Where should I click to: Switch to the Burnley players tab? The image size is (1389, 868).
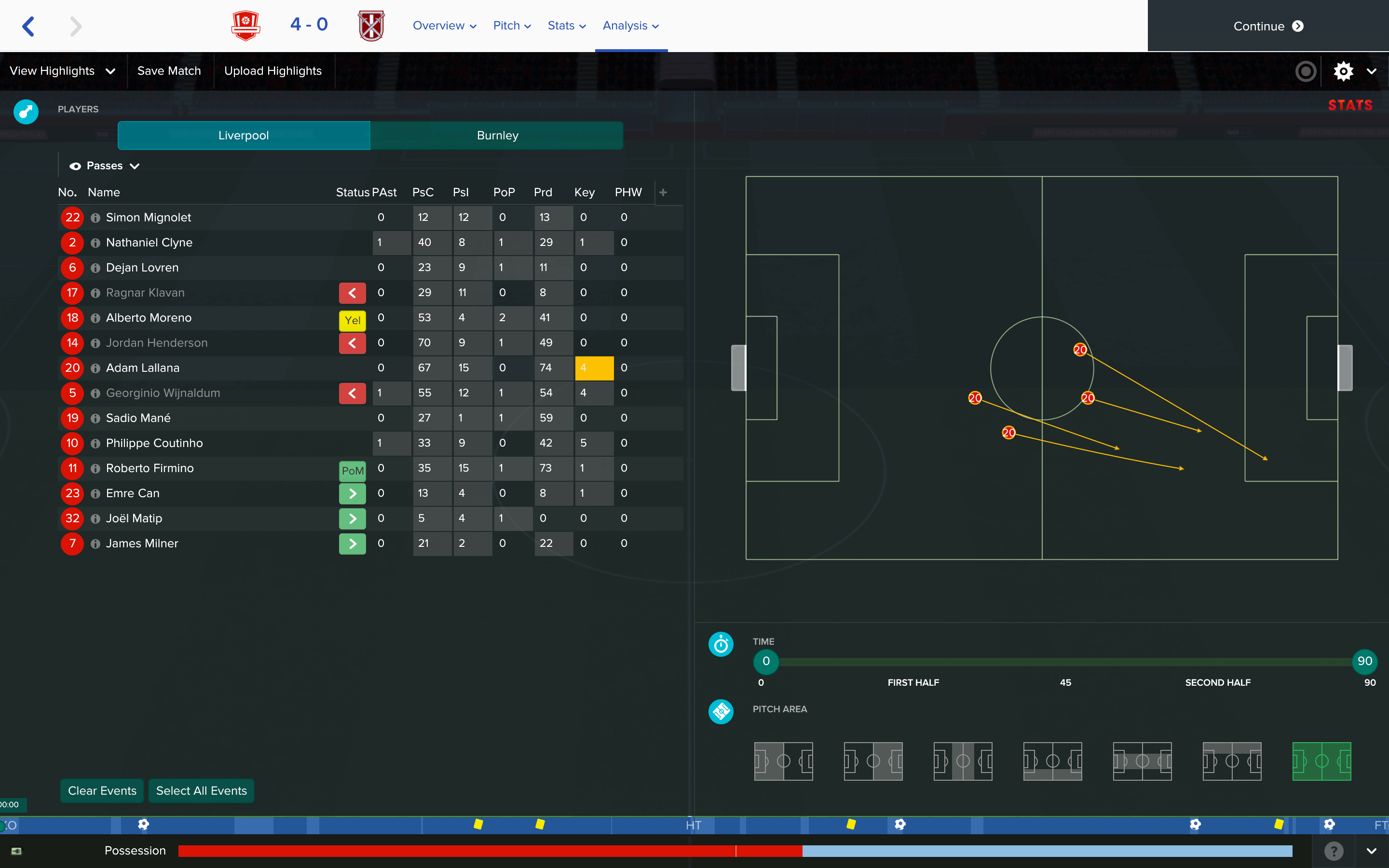(497, 136)
